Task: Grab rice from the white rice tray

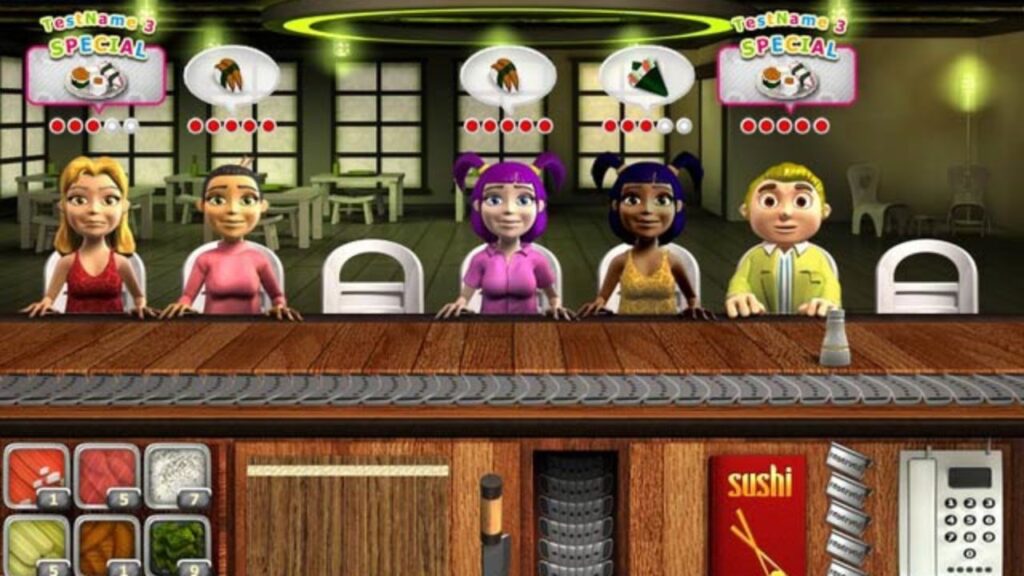Action: click(177, 474)
